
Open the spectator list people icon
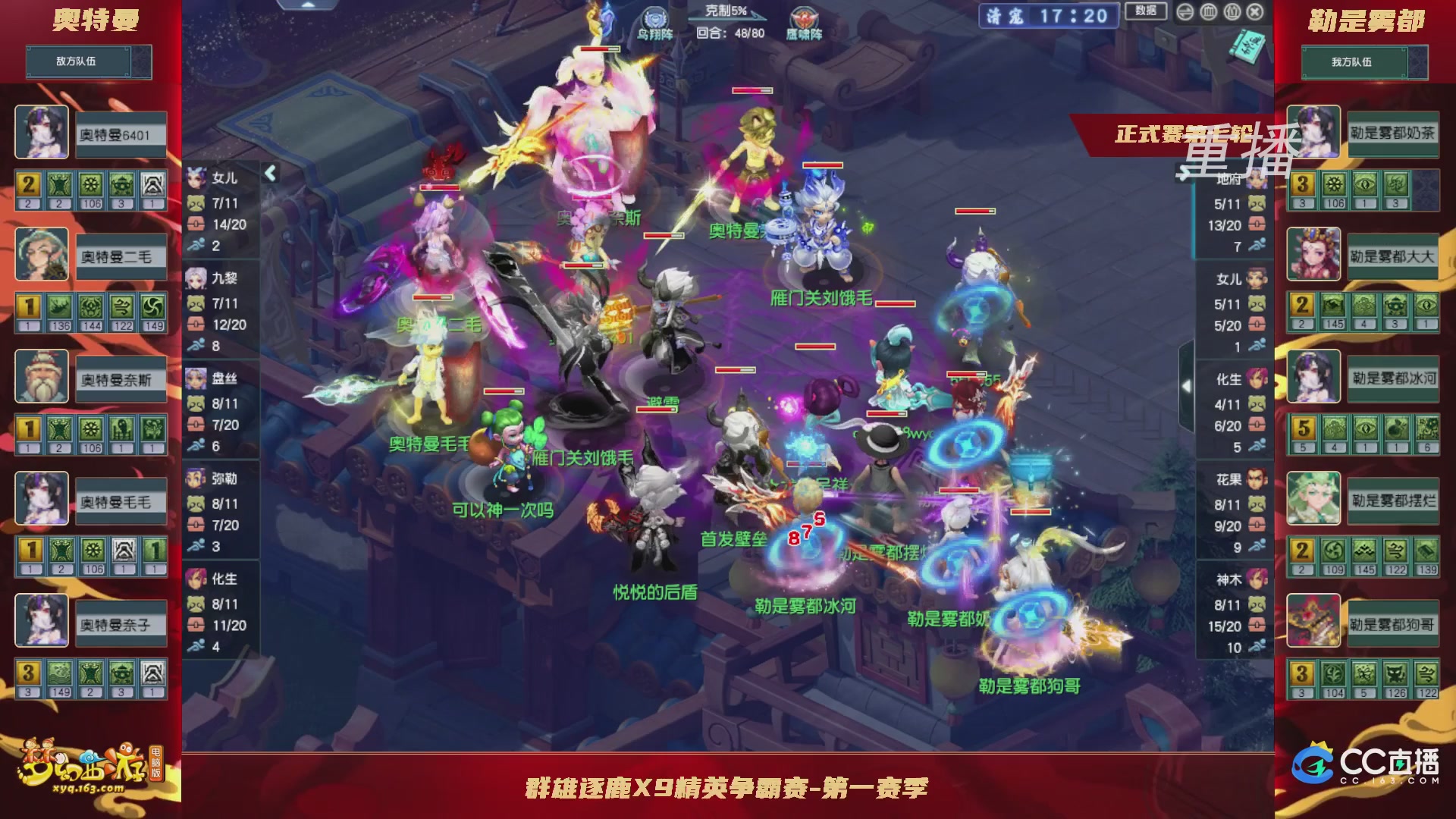click(x=1232, y=13)
